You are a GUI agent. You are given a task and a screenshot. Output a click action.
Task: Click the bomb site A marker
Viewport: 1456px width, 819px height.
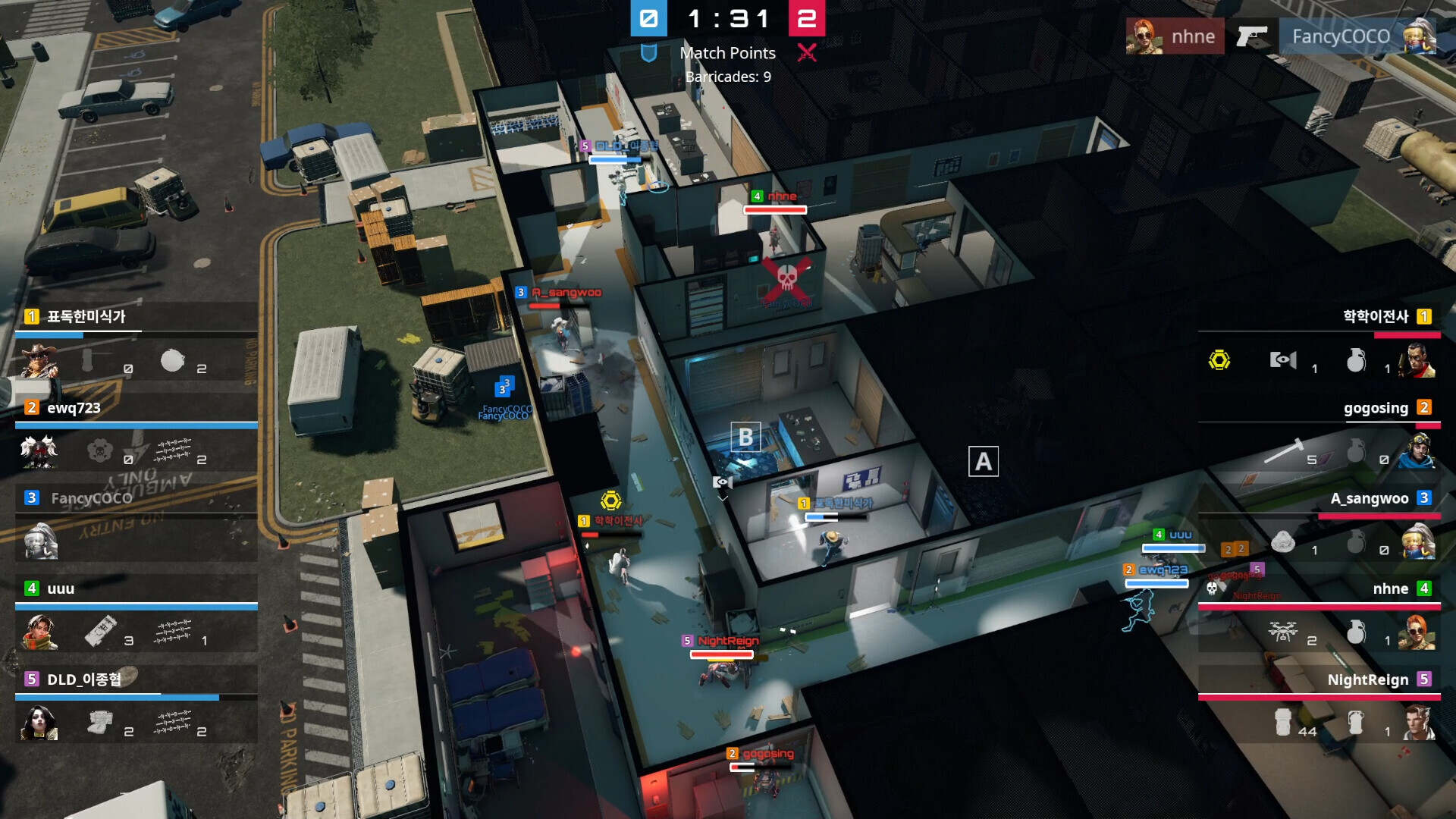tap(983, 461)
